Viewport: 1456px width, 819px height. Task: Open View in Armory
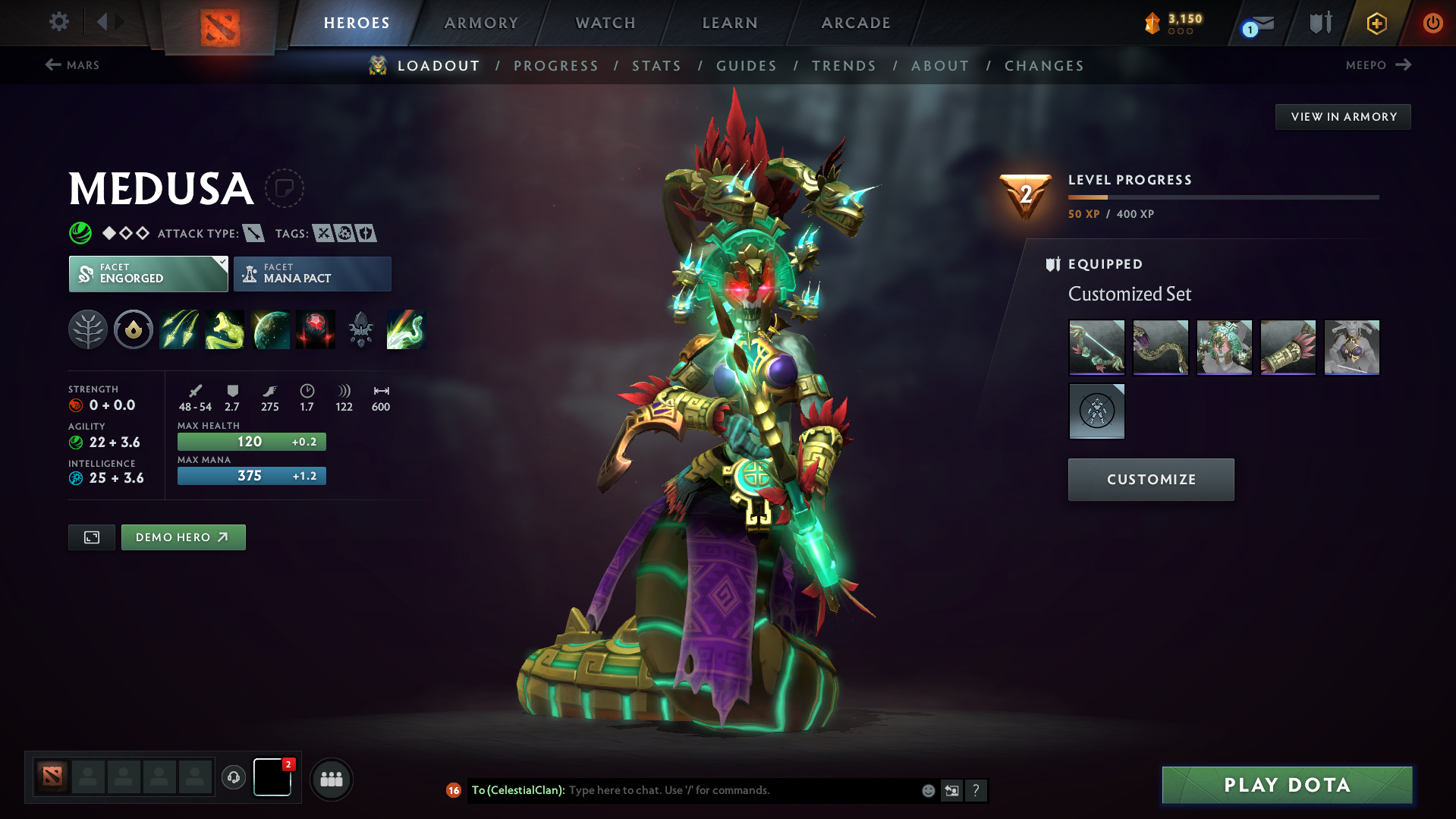point(1342,116)
